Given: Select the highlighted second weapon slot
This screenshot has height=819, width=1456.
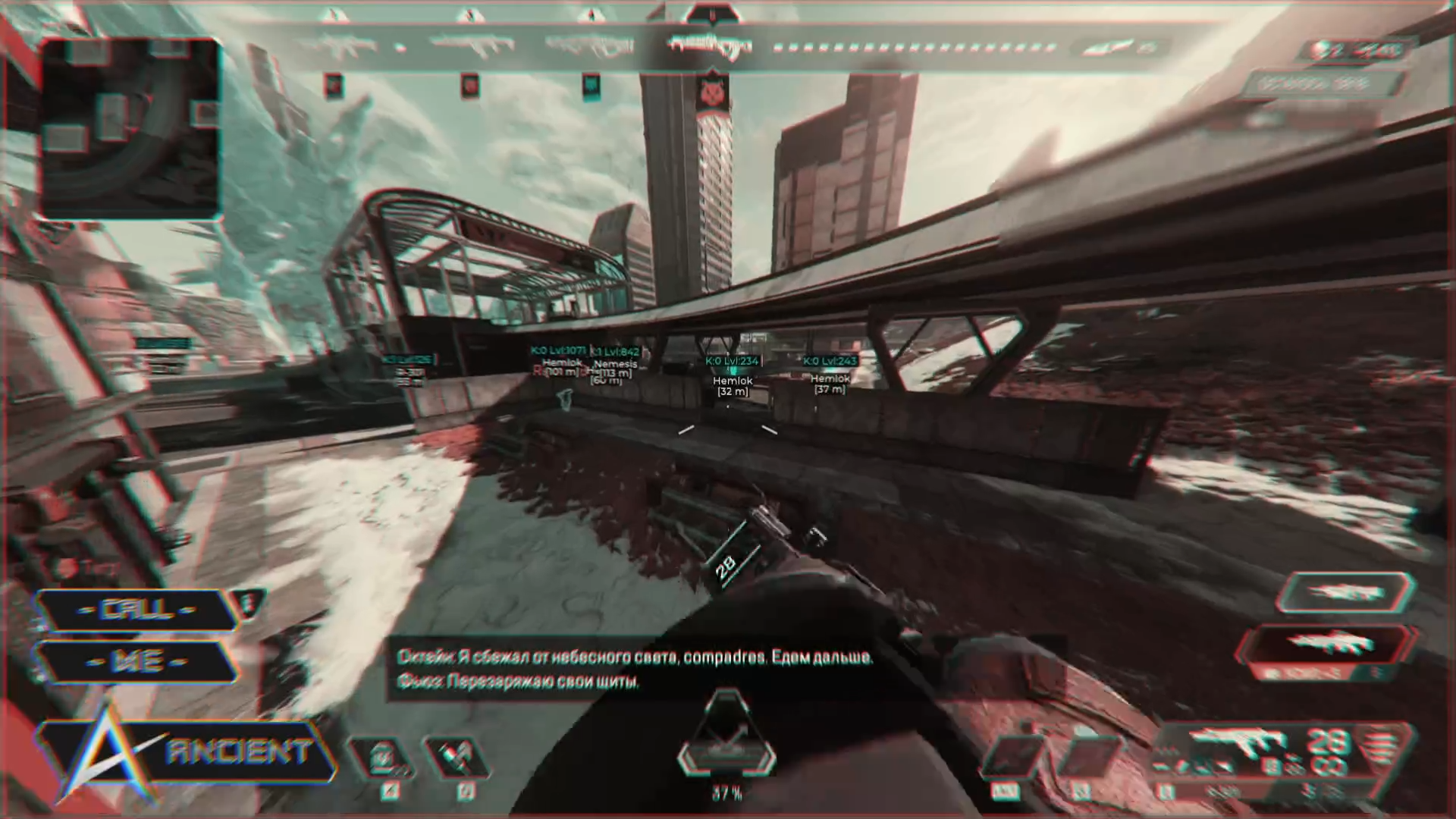Looking at the screenshot, I should 1327,645.
